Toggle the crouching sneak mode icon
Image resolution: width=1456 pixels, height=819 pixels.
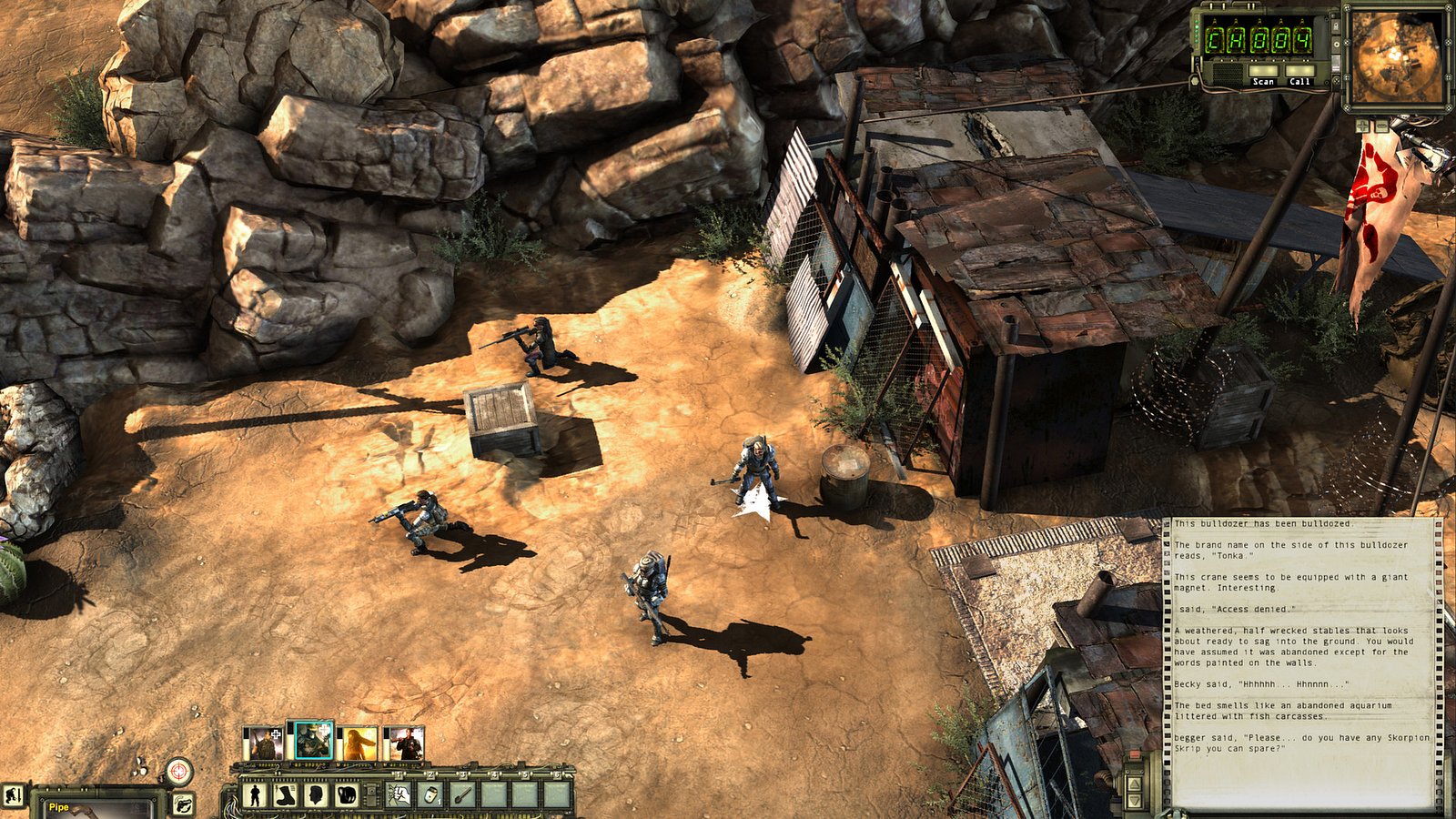13,795
